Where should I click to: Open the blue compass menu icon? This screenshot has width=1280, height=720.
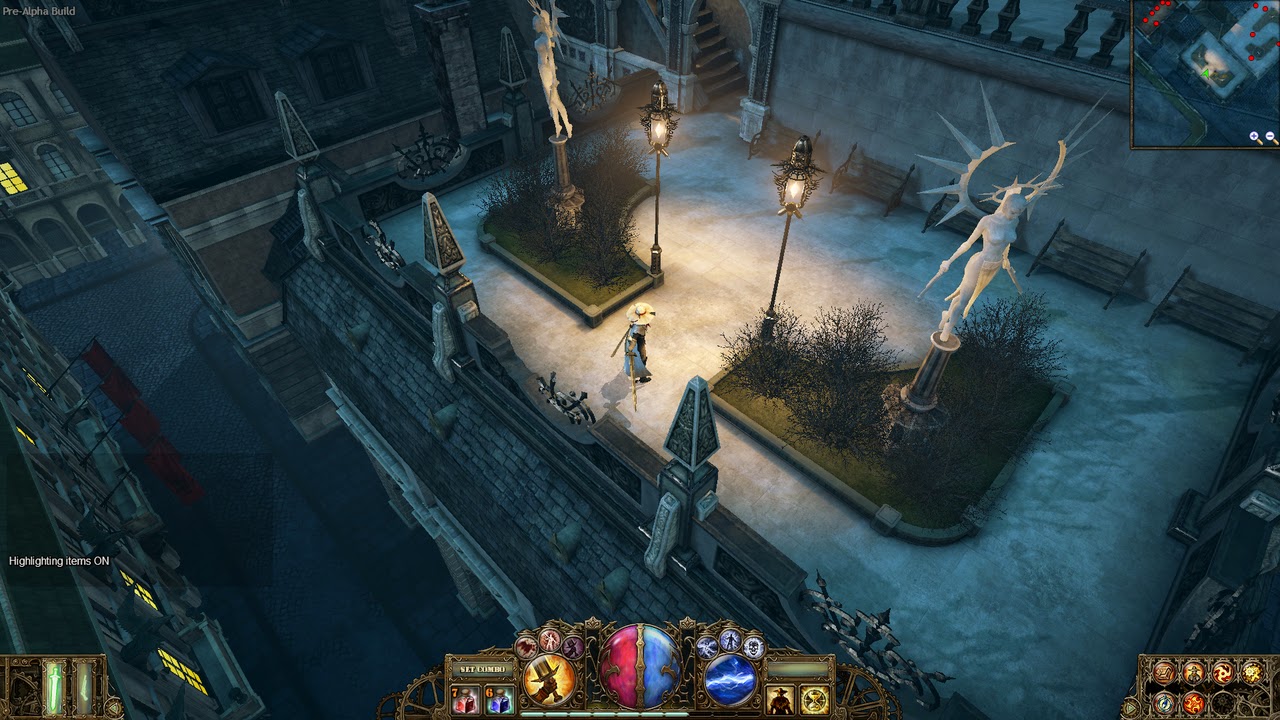(x=1163, y=702)
